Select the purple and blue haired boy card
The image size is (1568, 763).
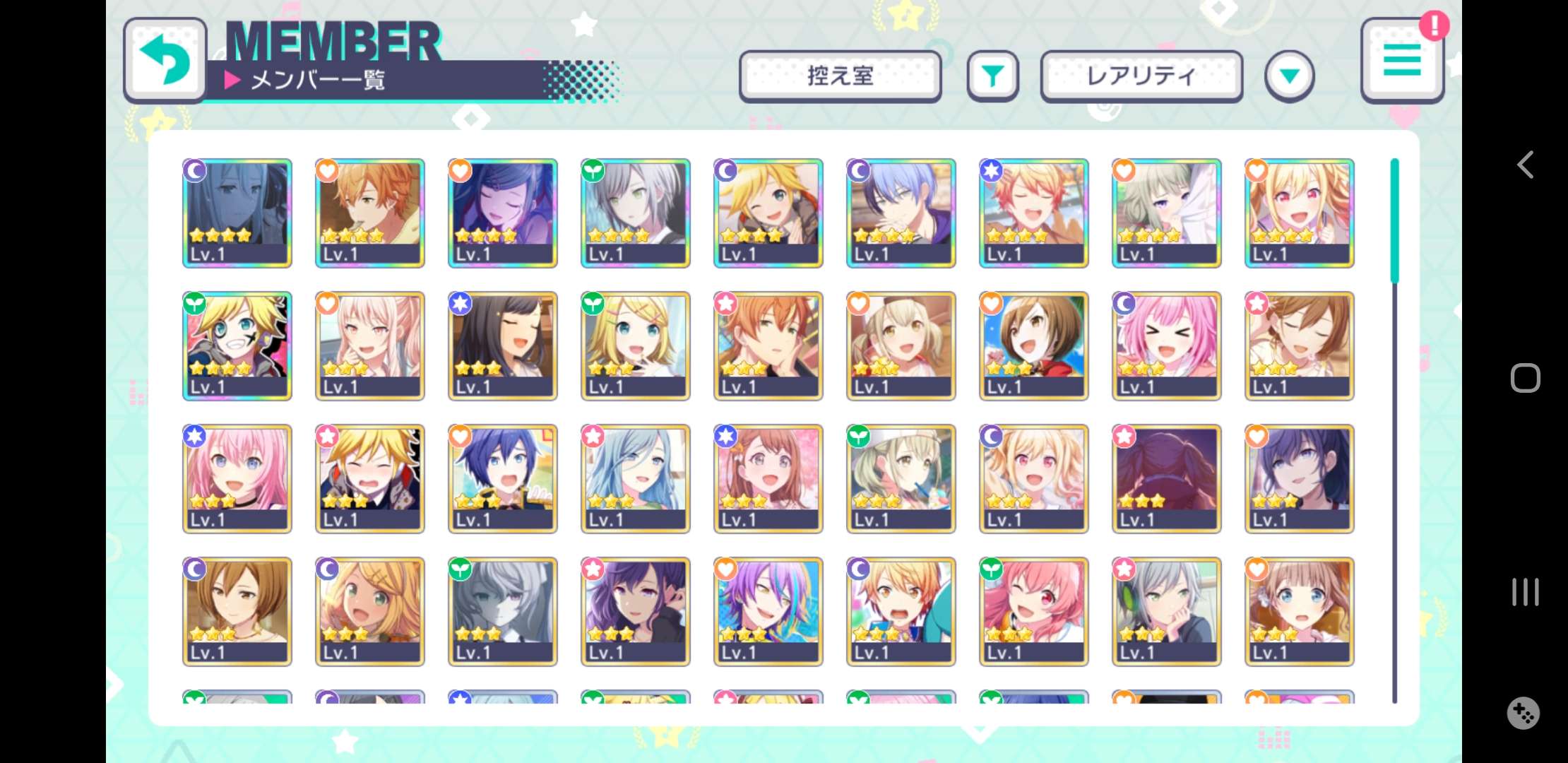768,611
